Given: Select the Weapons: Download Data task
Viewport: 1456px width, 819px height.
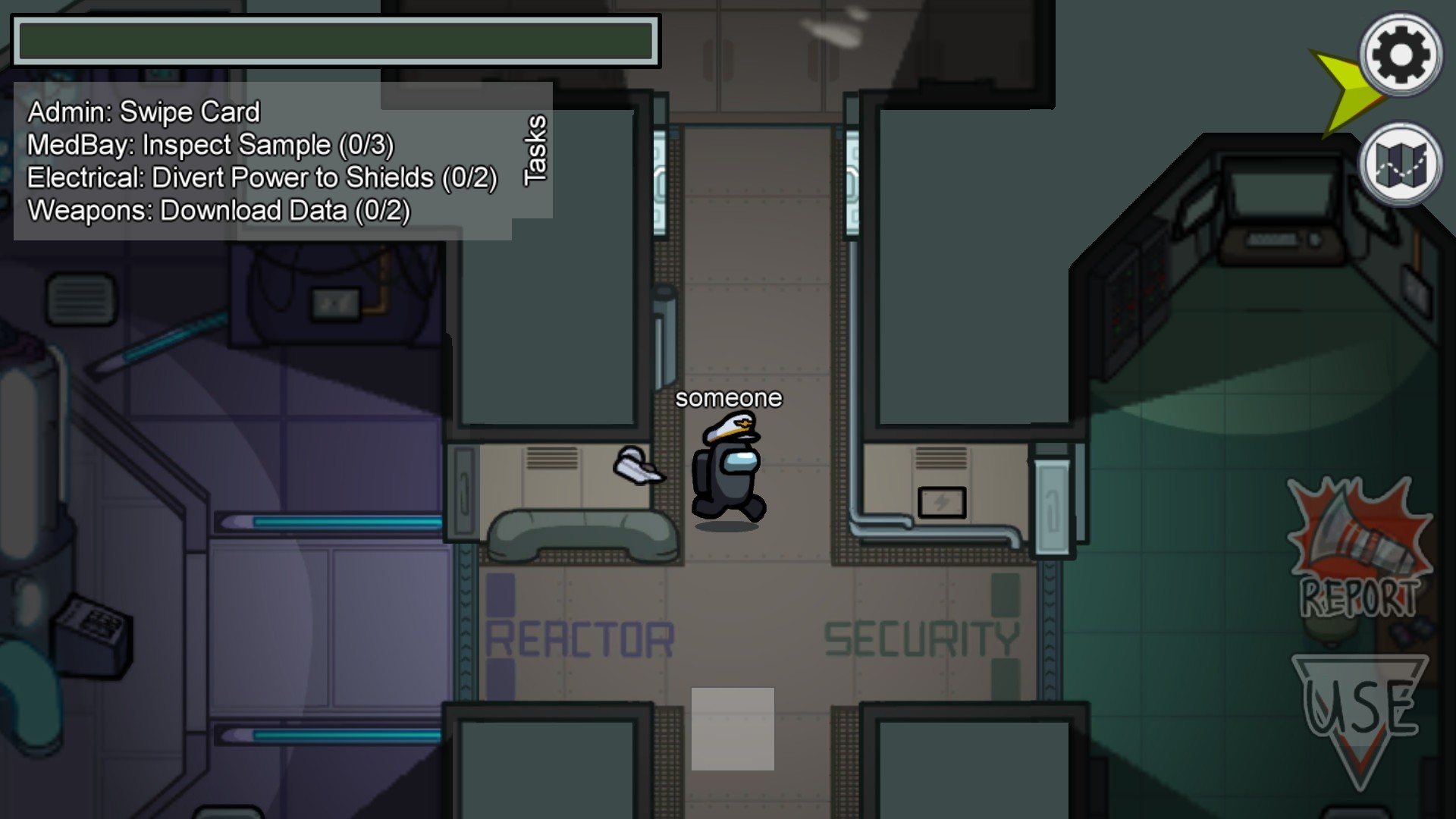Looking at the screenshot, I should pos(218,210).
